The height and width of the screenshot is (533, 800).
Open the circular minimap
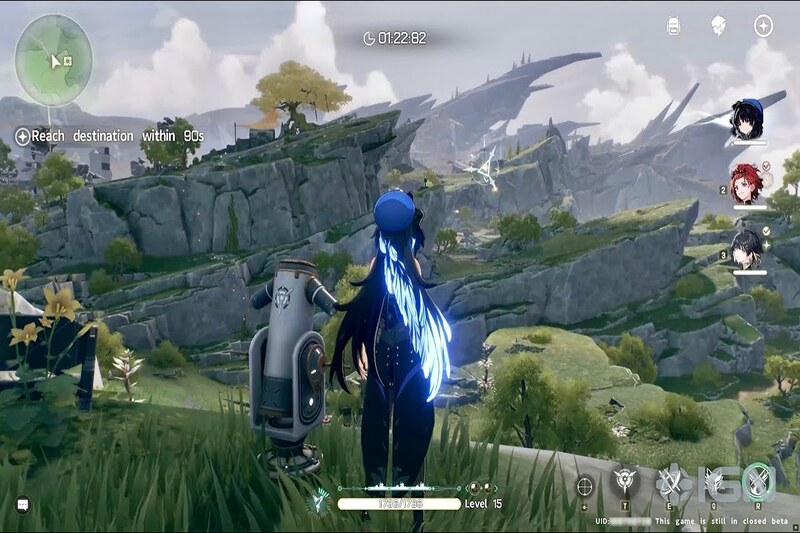(54, 60)
